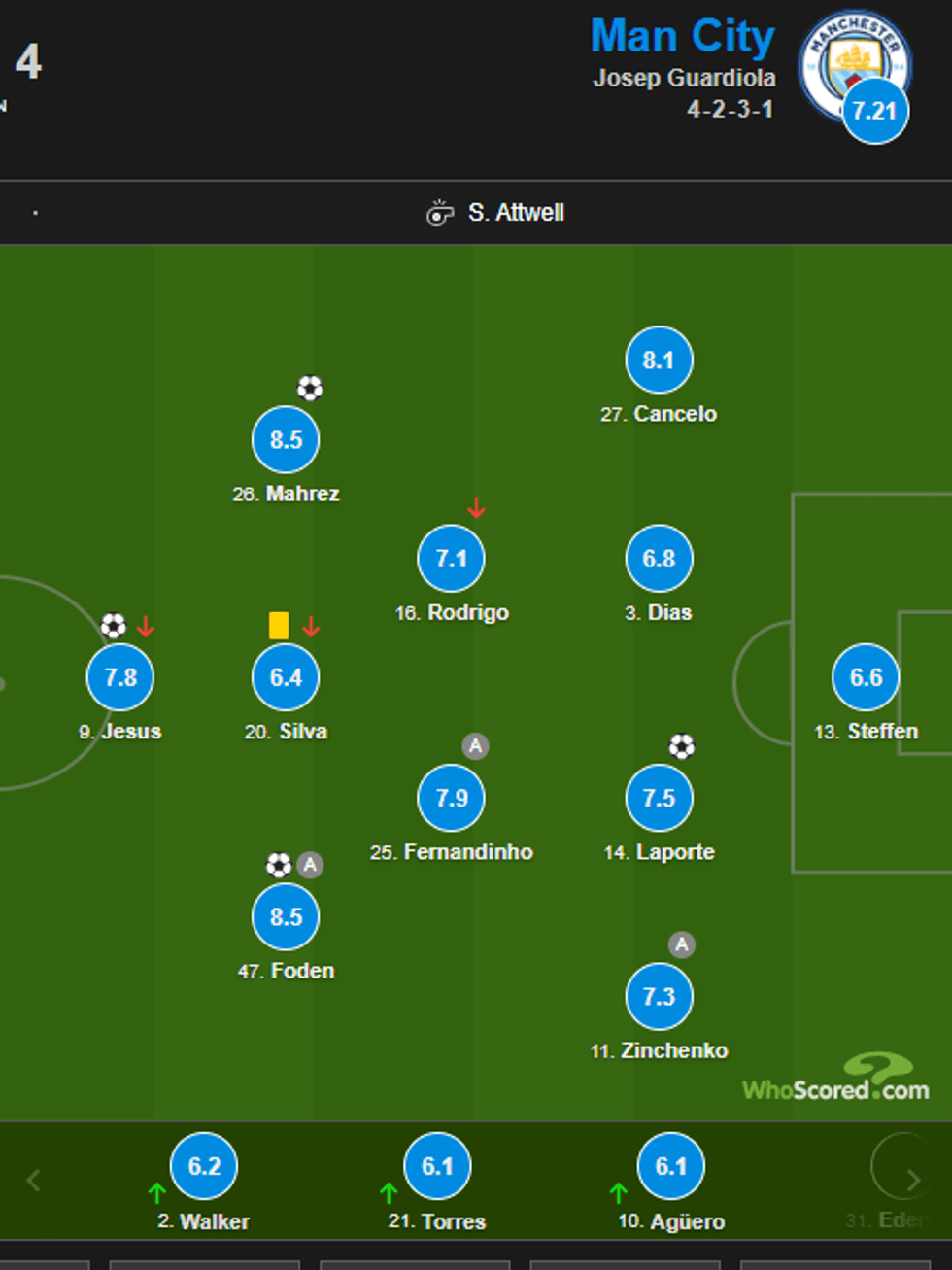
Task: Choose substitute Torres on the bench
Action: click(437, 1166)
